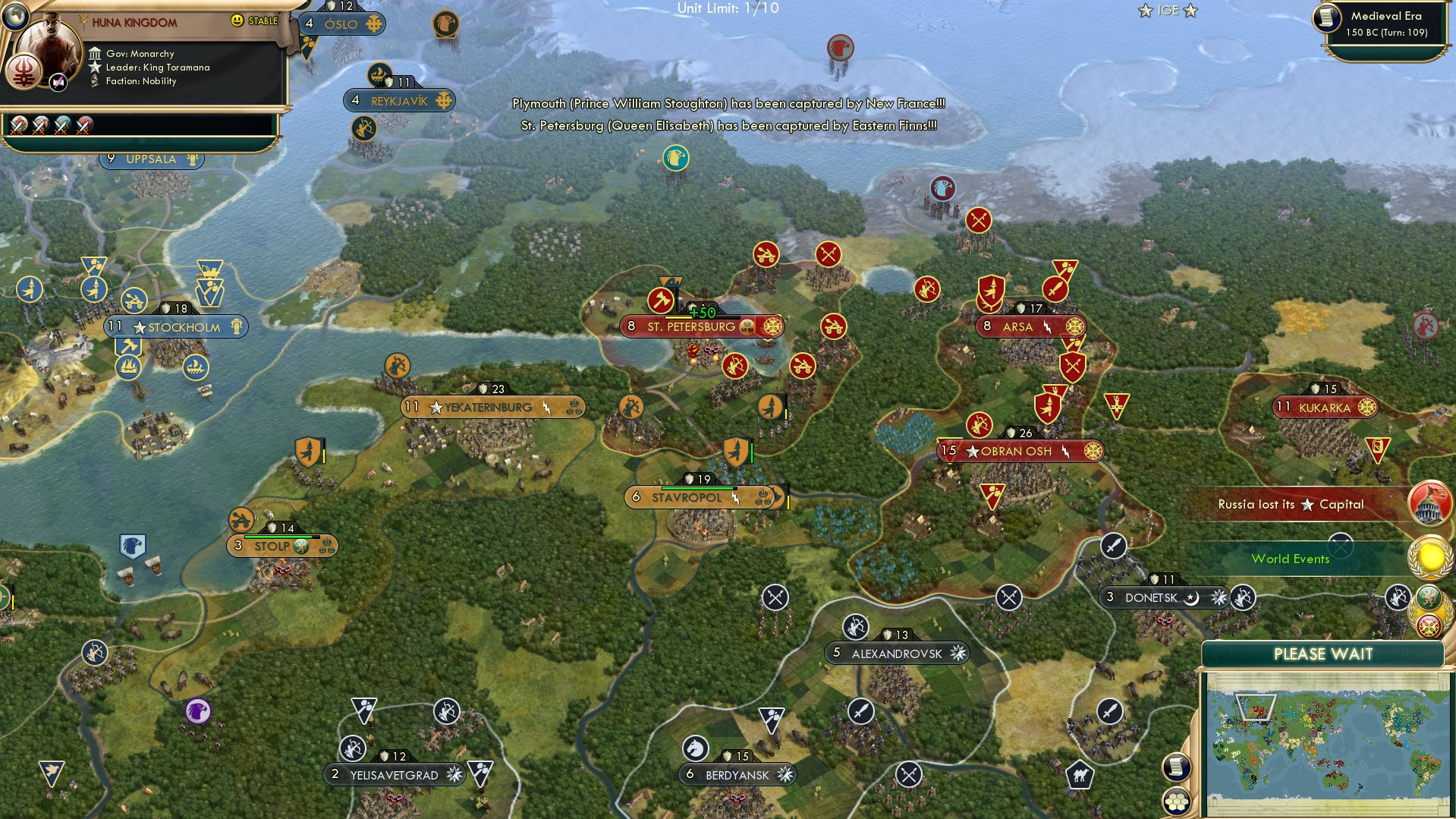Click the green griffin notification icon

[x=1429, y=597]
